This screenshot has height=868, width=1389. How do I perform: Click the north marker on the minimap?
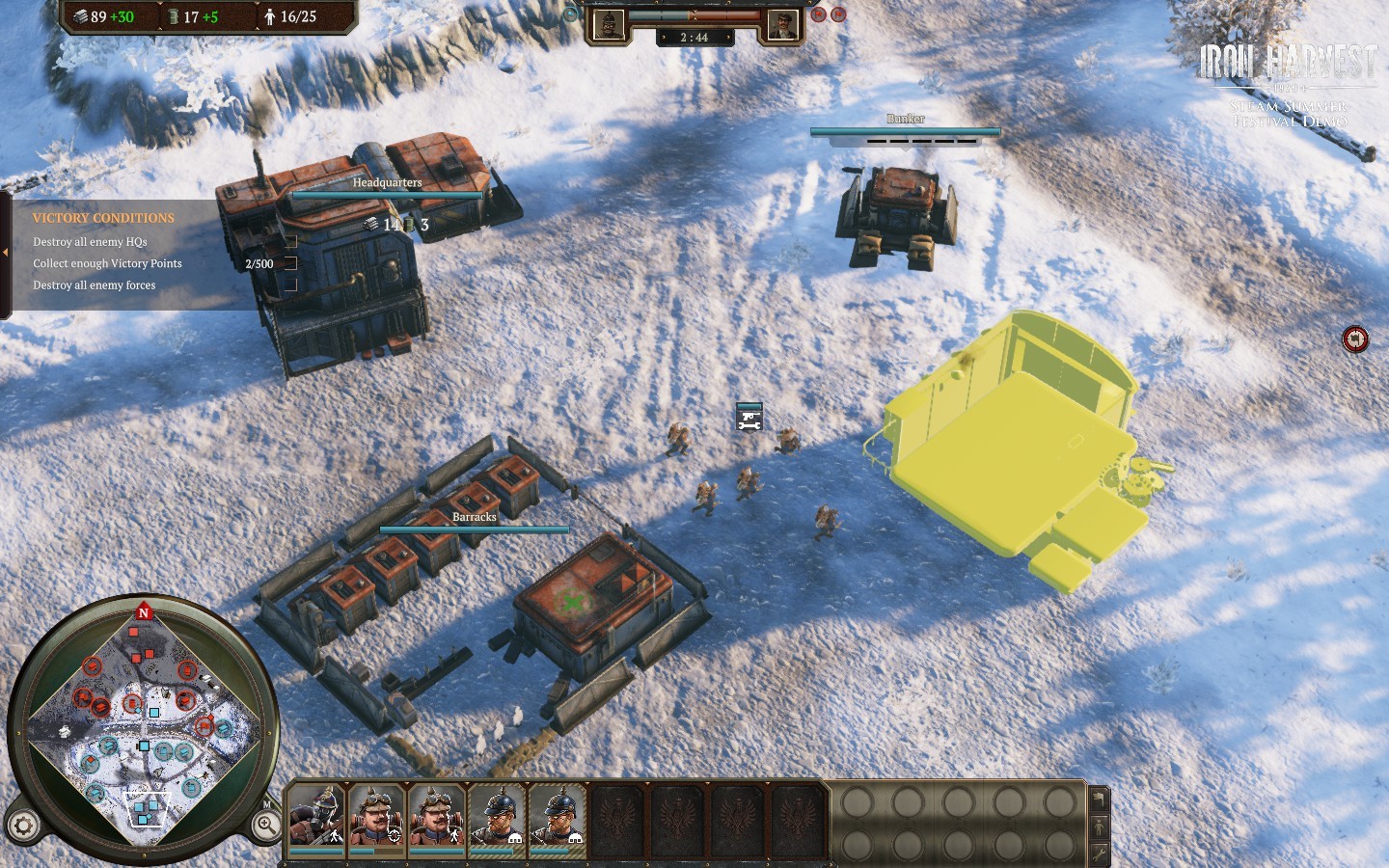[x=144, y=612]
